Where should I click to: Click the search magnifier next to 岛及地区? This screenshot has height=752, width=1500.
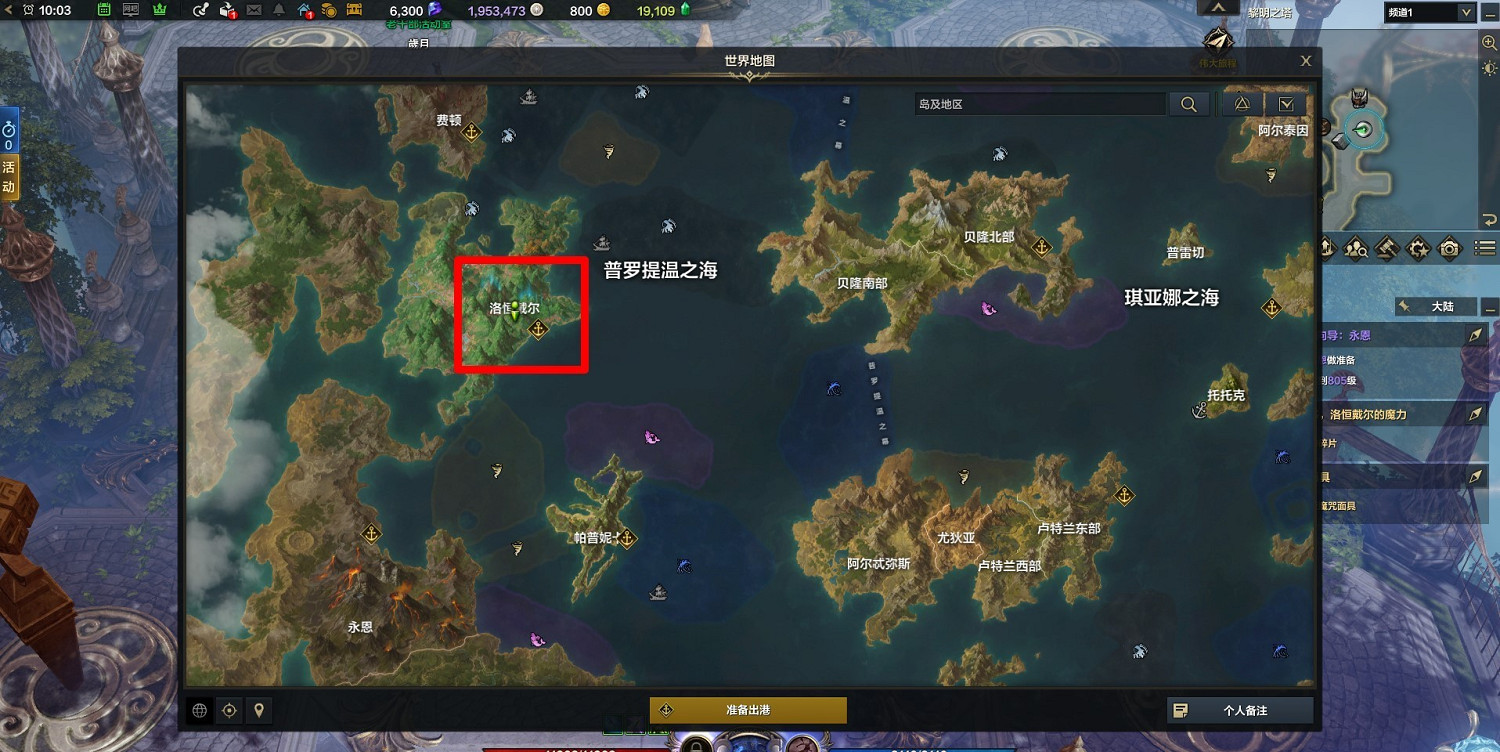(1189, 103)
